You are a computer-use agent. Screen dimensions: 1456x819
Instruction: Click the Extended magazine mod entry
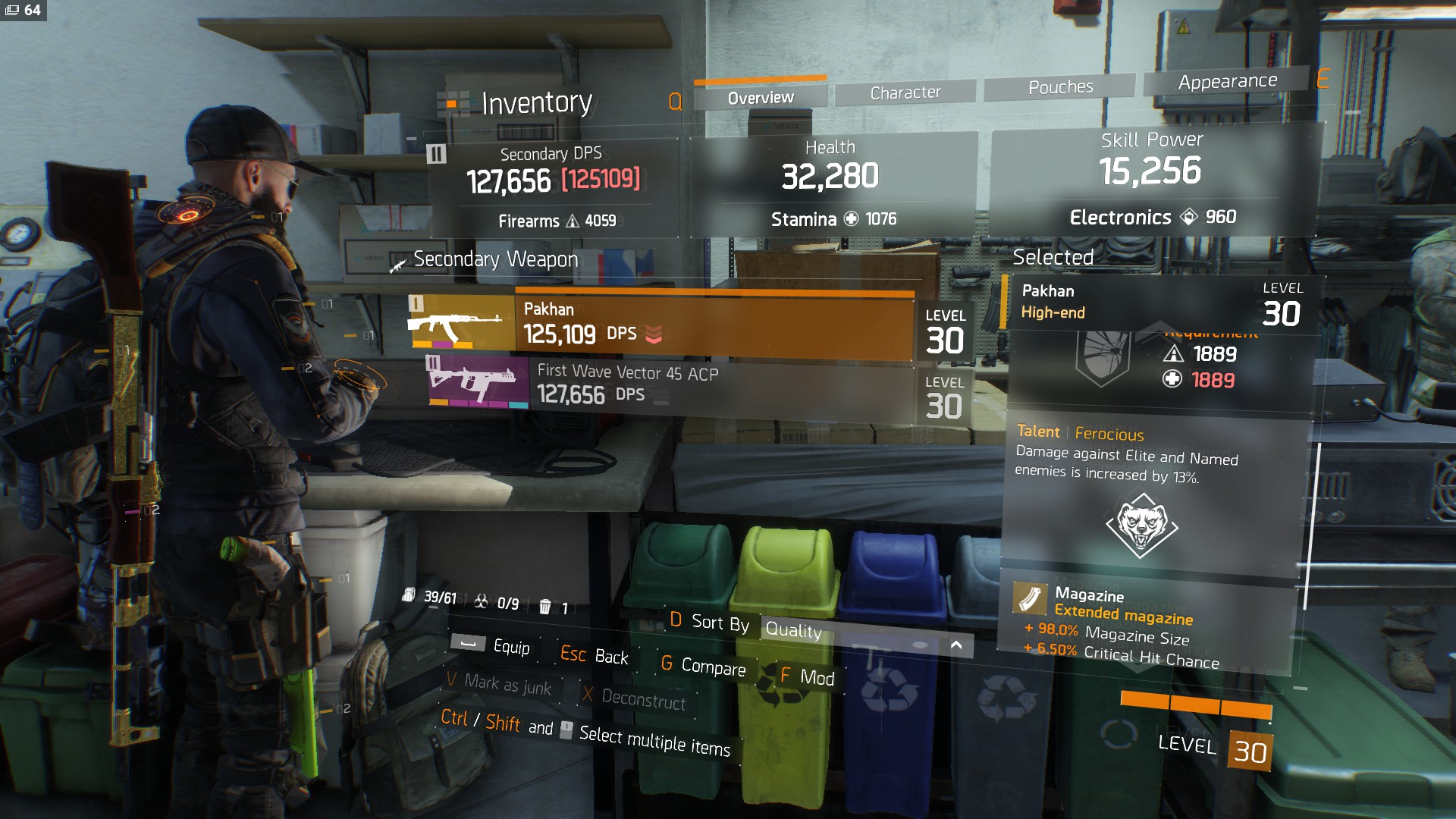pos(1122,615)
